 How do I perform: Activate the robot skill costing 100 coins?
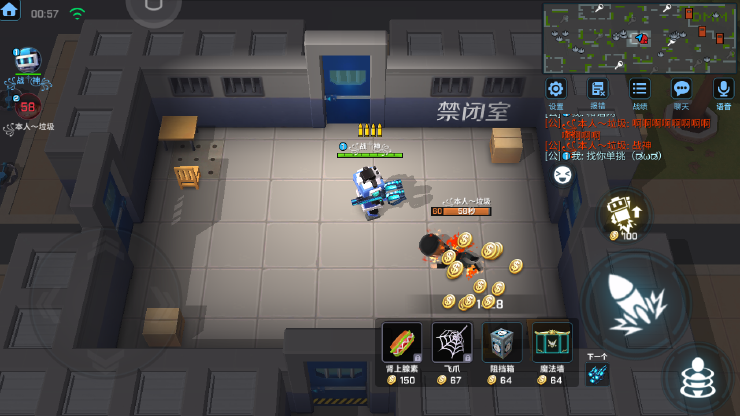coord(624,213)
